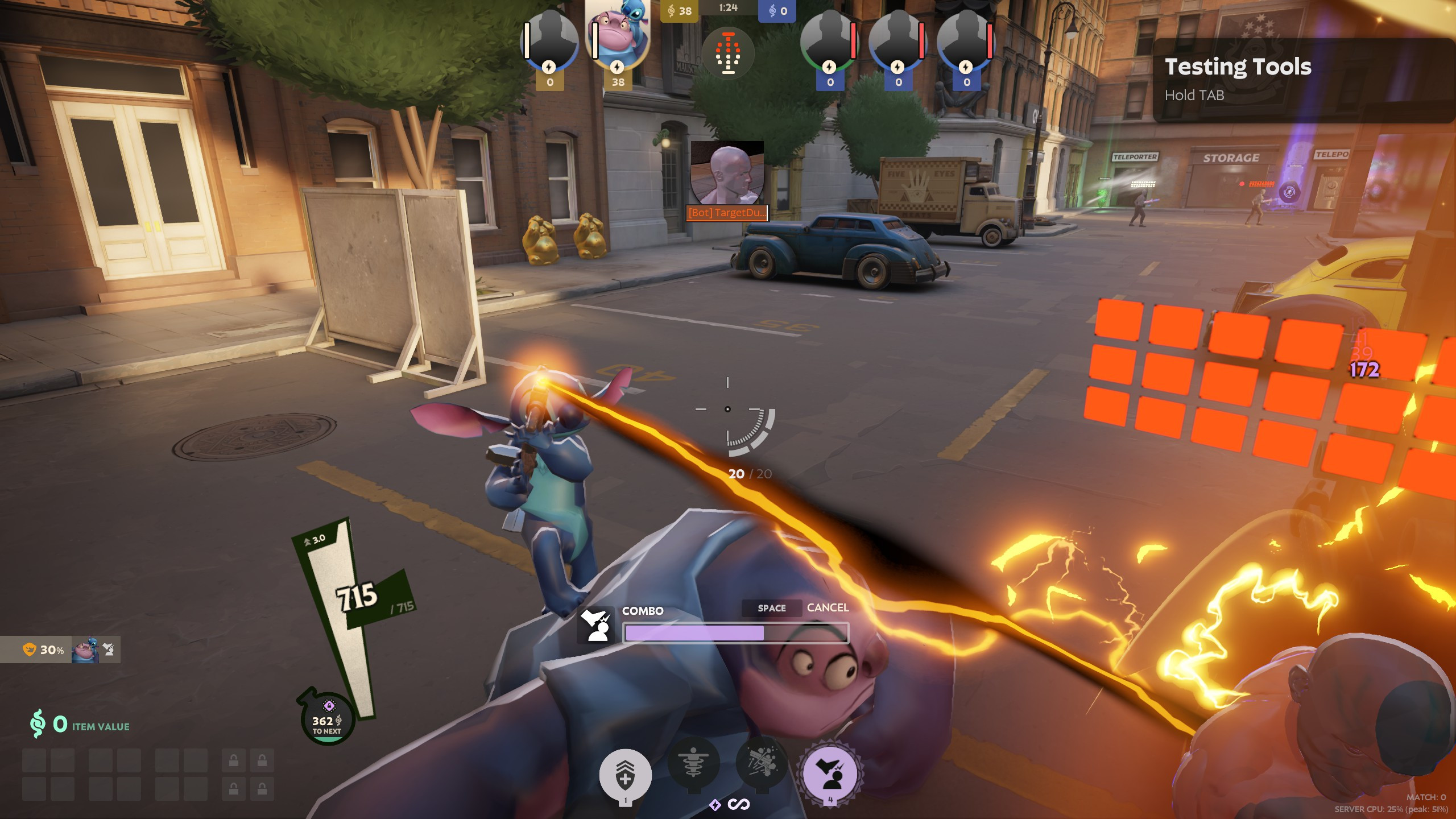This screenshot has width=1456, height=819.
Task: Click the SPACE button label on combo prompt
Action: pyautogui.click(x=772, y=608)
